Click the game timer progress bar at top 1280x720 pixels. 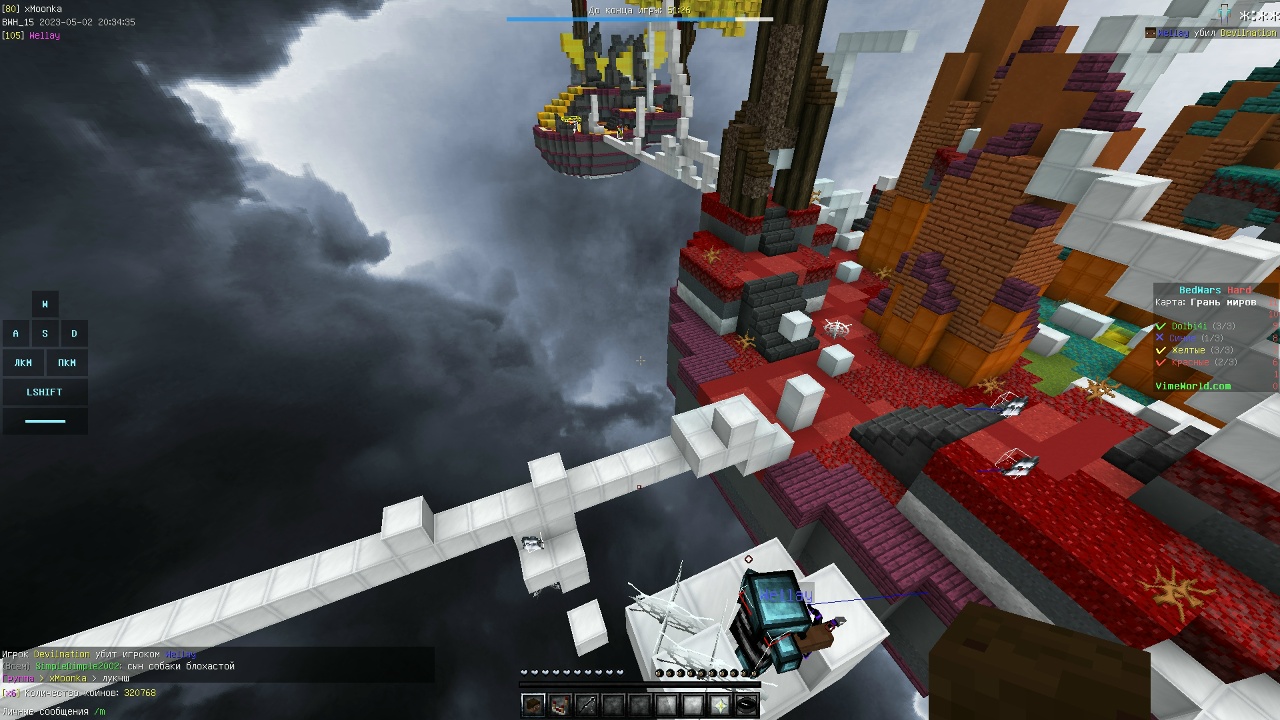[x=640, y=19]
